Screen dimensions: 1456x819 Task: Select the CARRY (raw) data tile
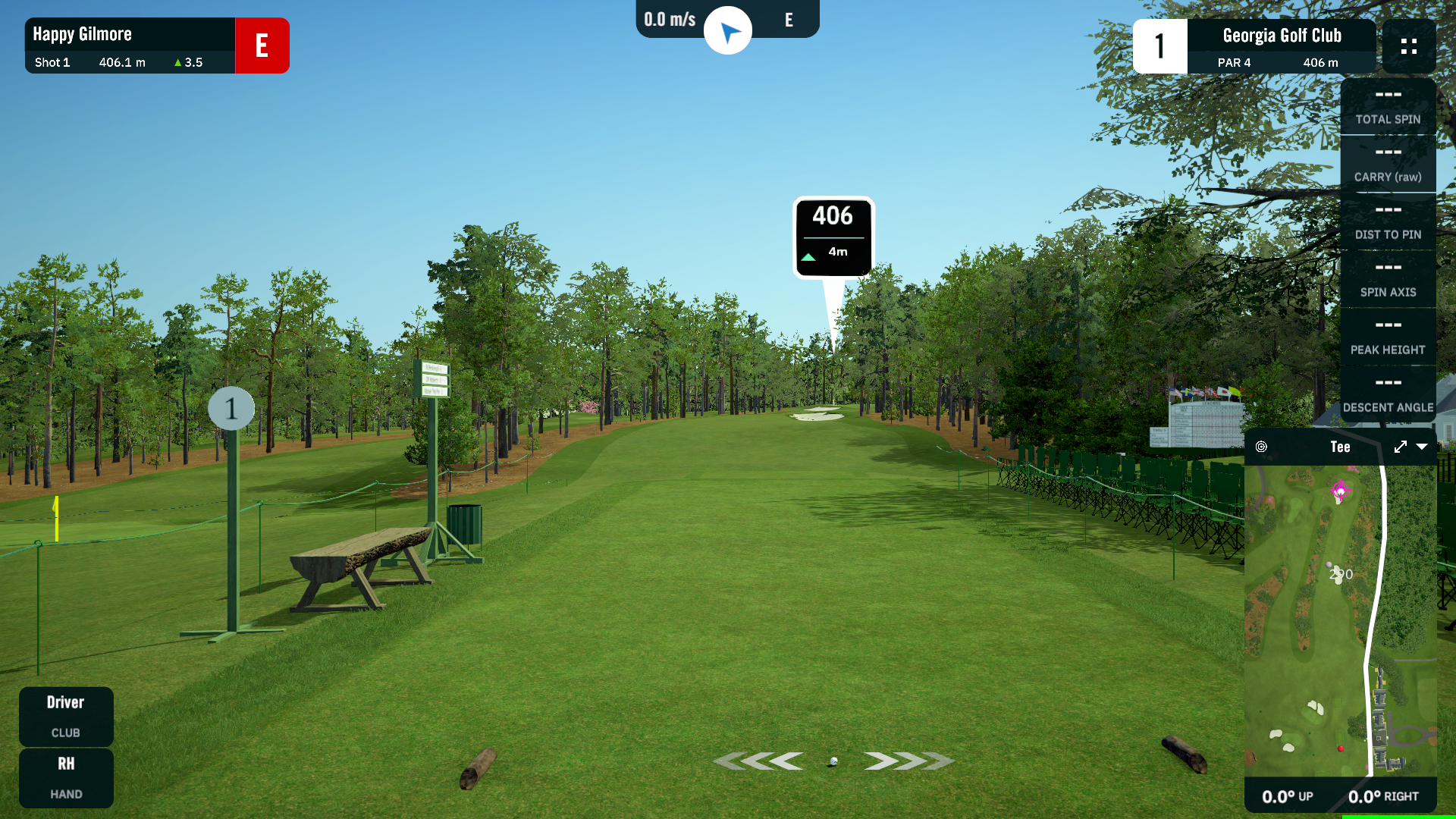pyautogui.click(x=1388, y=165)
